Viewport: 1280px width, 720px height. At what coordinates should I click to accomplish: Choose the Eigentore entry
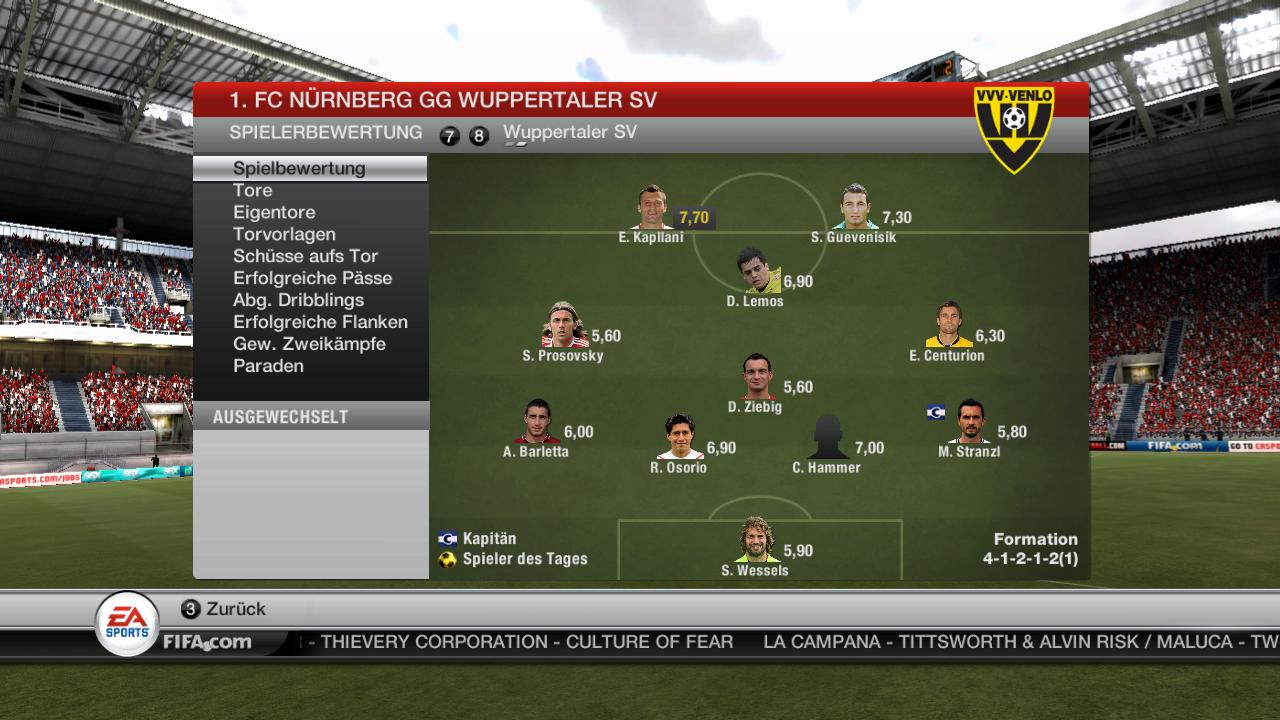point(274,212)
